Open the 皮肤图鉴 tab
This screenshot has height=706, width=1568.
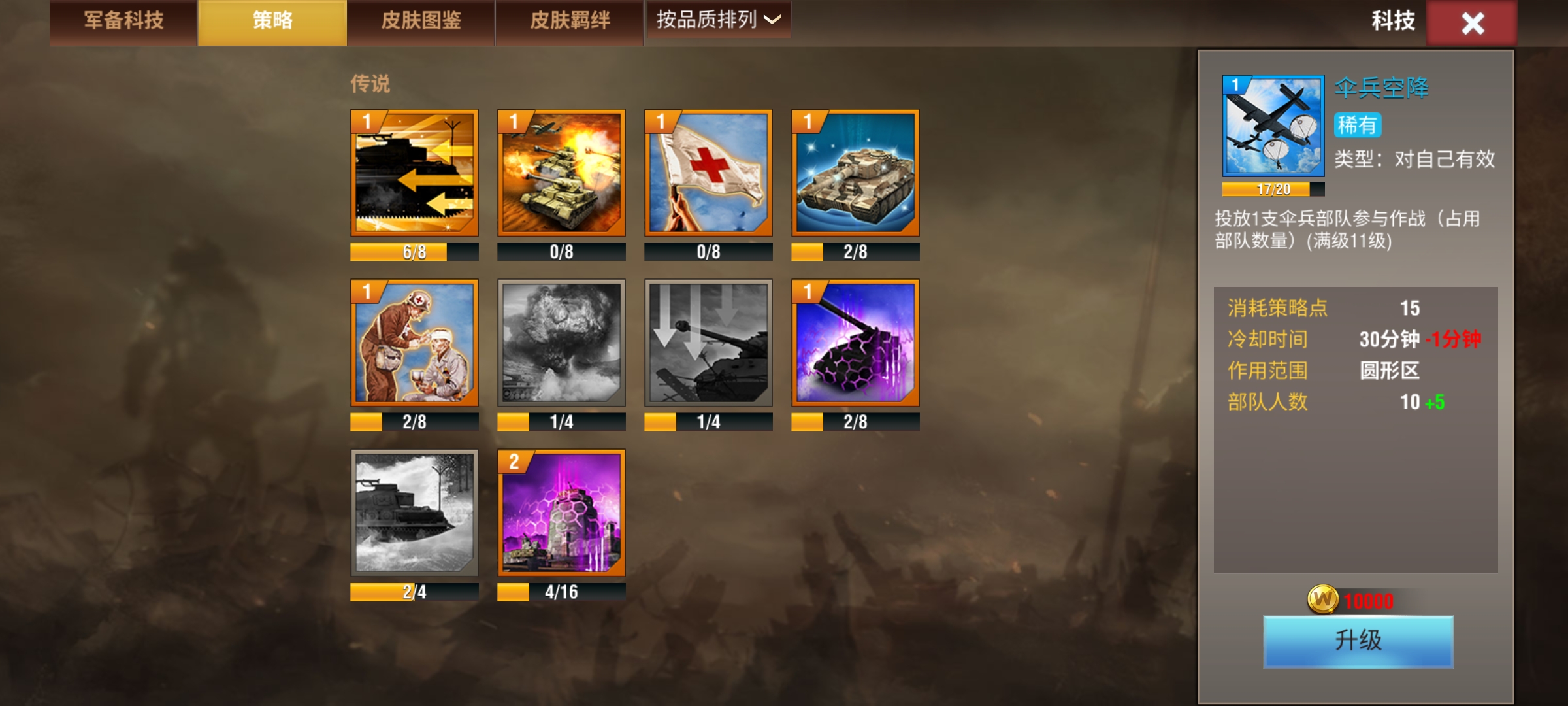click(x=421, y=22)
